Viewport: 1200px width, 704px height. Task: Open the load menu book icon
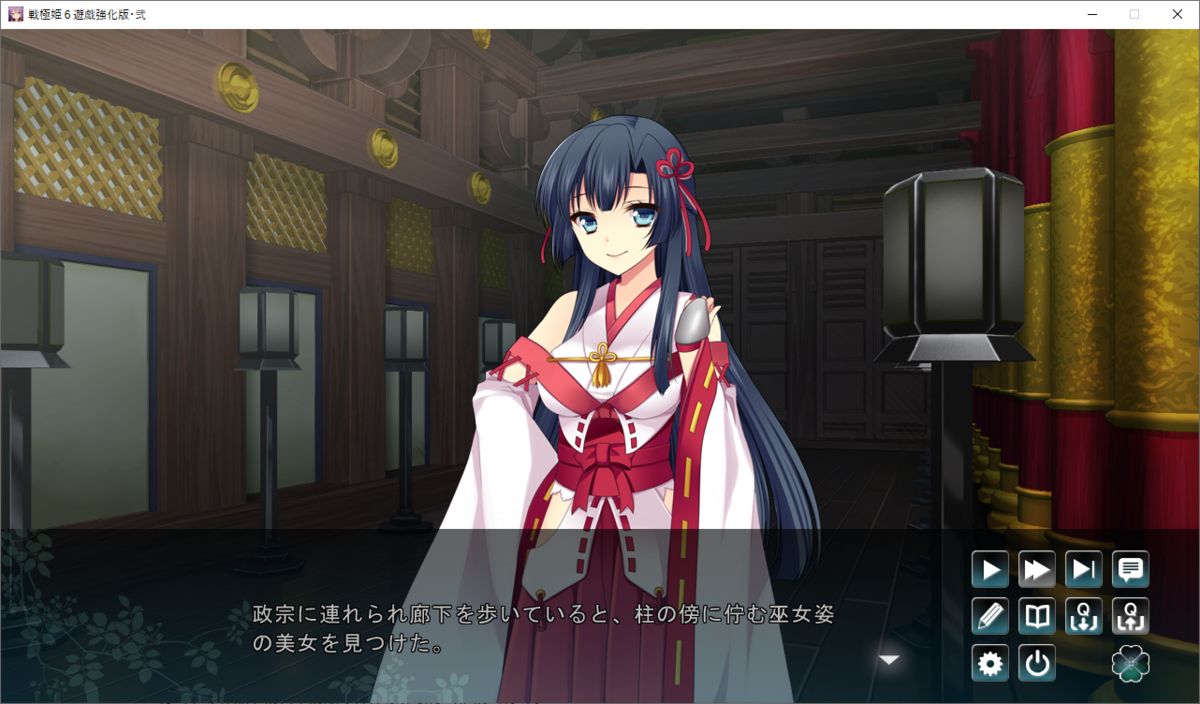[x=1037, y=616]
